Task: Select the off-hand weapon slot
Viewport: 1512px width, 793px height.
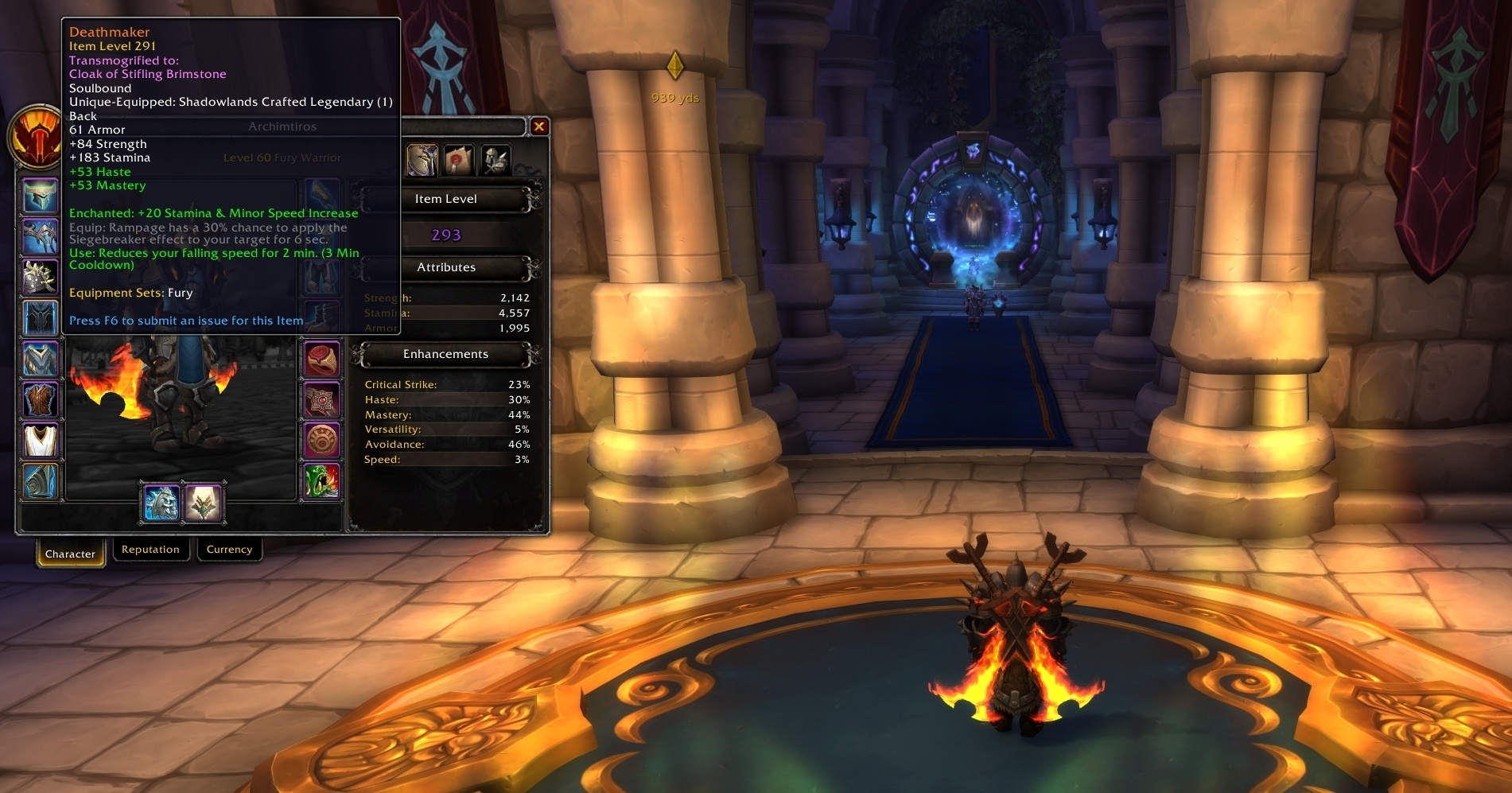Action: (203, 503)
